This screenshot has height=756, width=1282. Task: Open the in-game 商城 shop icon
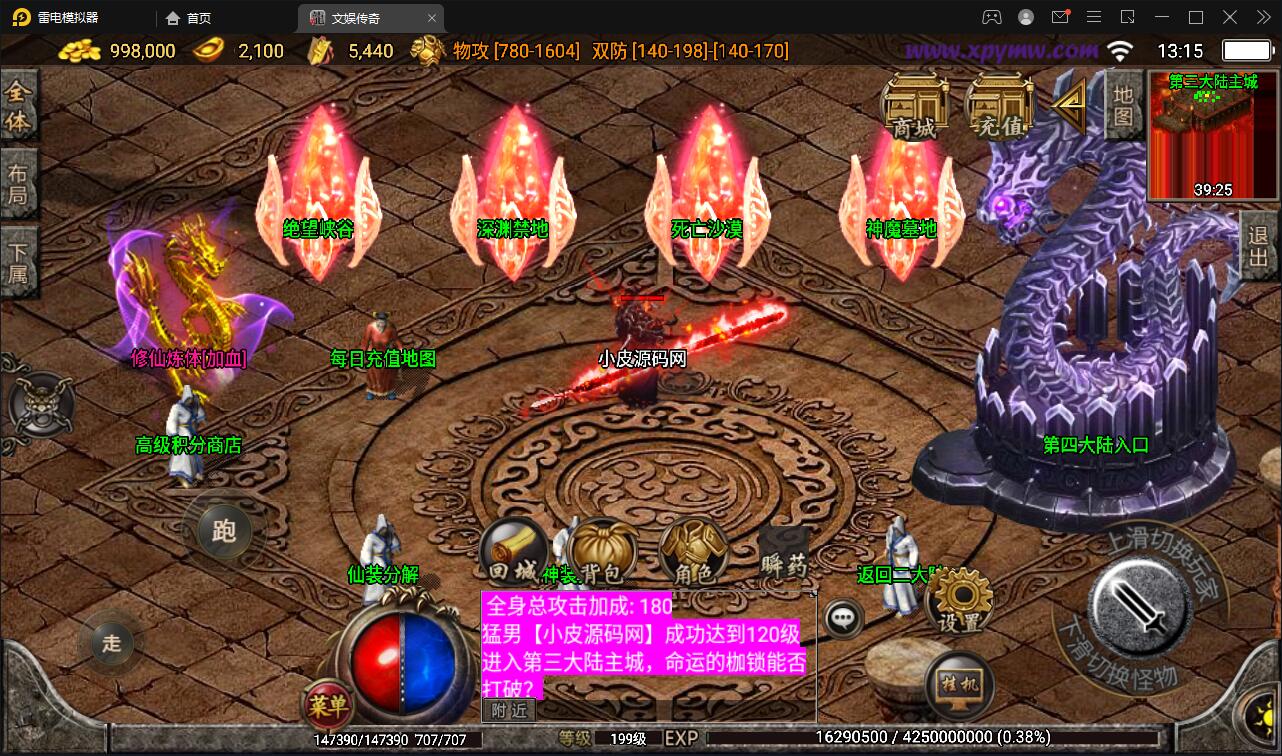pyautogui.click(x=913, y=105)
